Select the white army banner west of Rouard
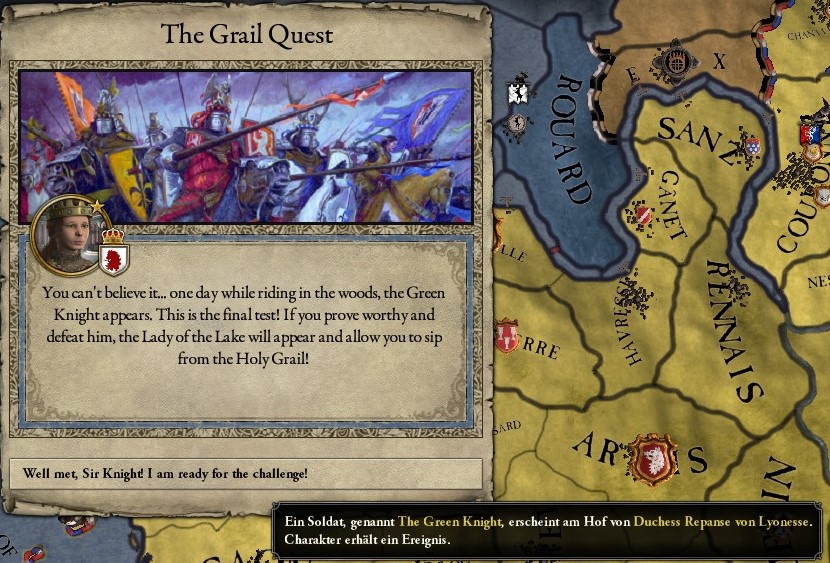The height and width of the screenshot is (563, 830). point(518,94)
